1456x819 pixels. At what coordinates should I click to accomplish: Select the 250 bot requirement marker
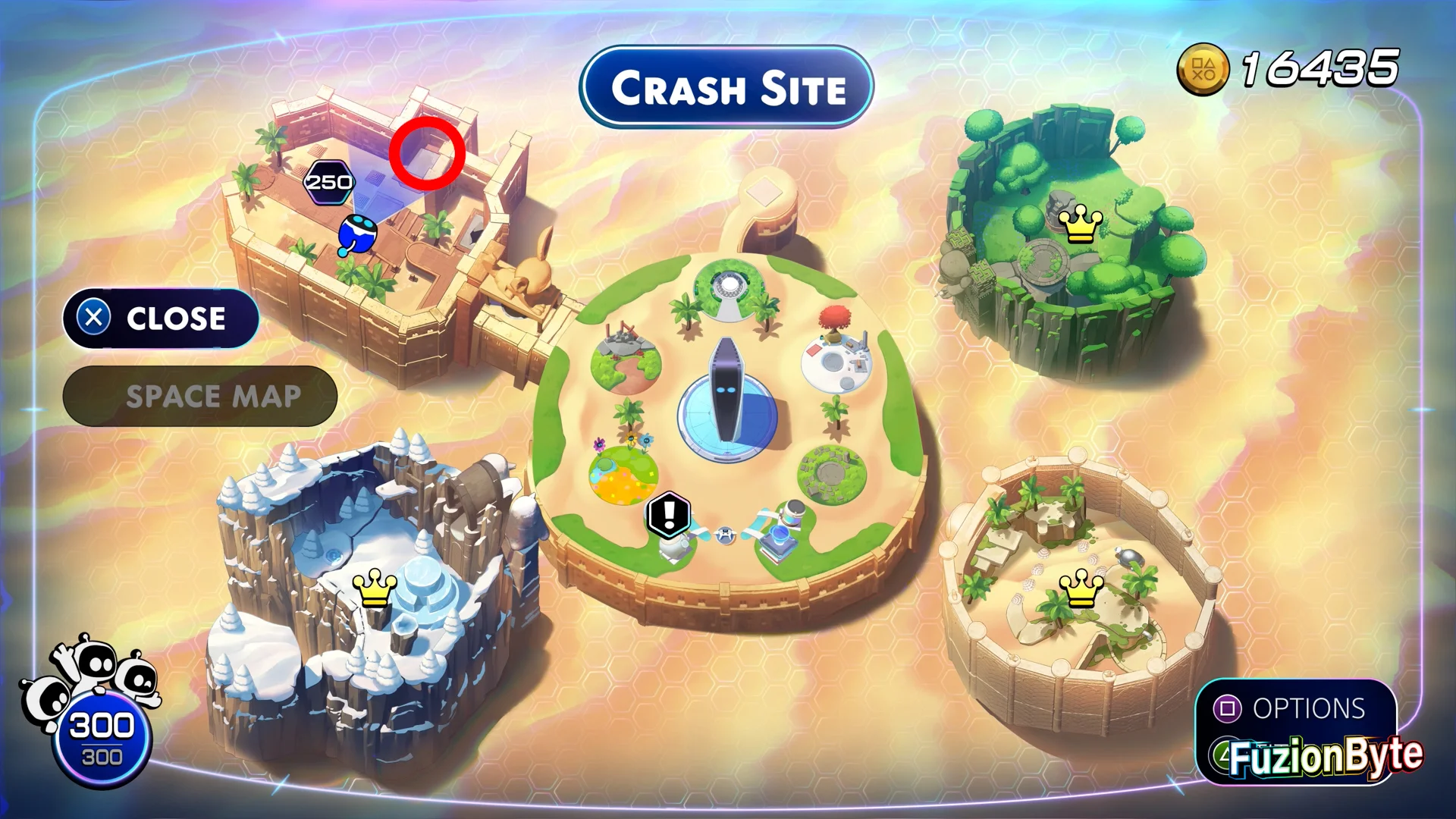328,183
